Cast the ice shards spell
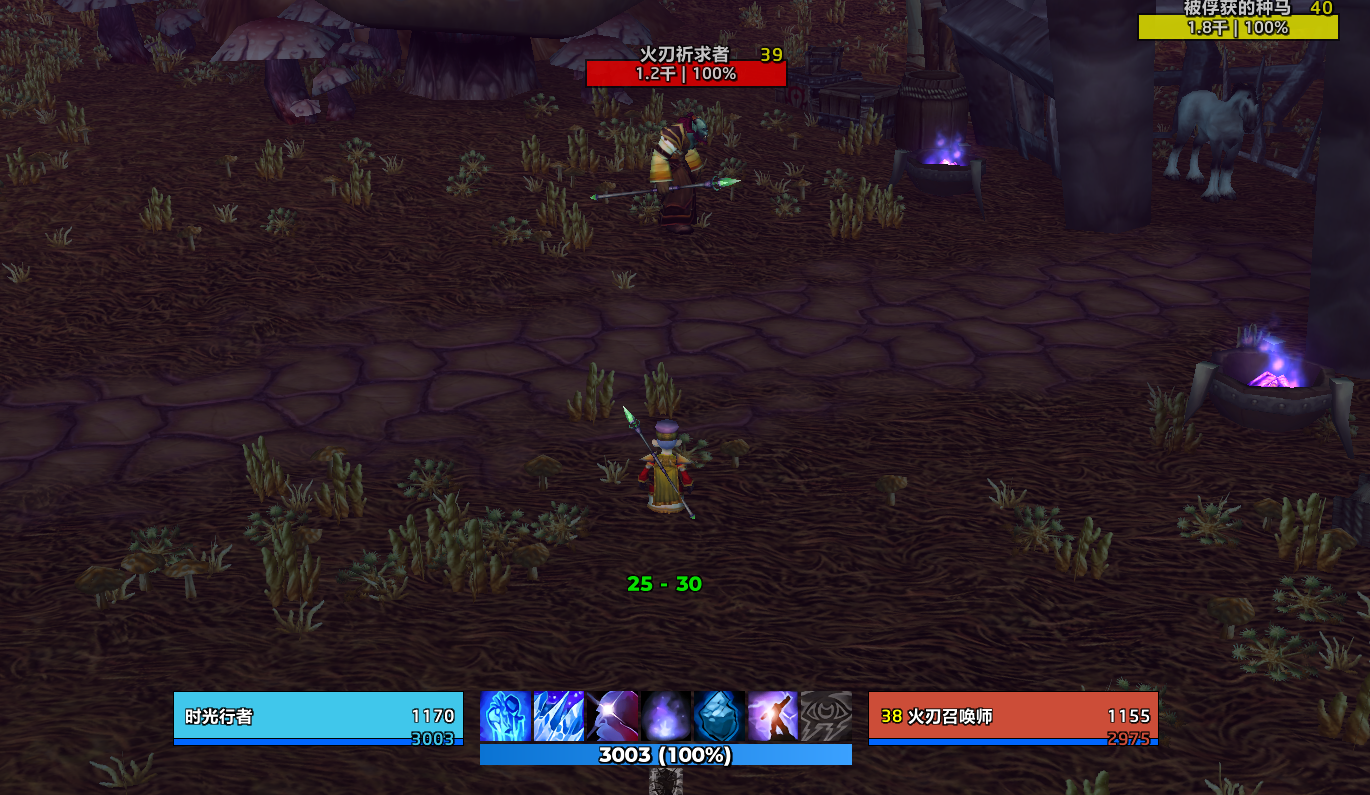This screenshot has height=795, width=1370. [x=559, y=716]
